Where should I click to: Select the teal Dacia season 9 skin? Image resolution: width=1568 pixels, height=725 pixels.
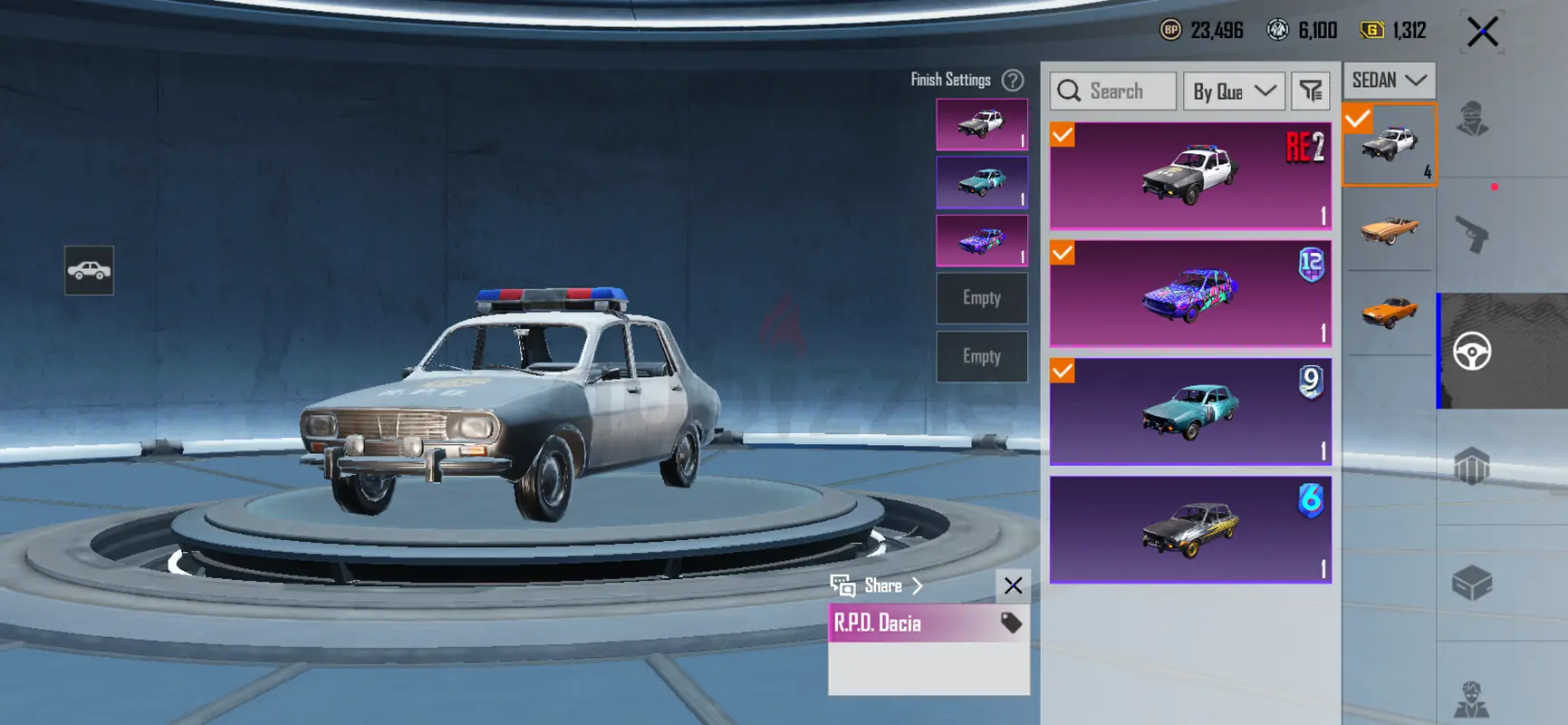pyautogui.click(x=1190, y=411)
